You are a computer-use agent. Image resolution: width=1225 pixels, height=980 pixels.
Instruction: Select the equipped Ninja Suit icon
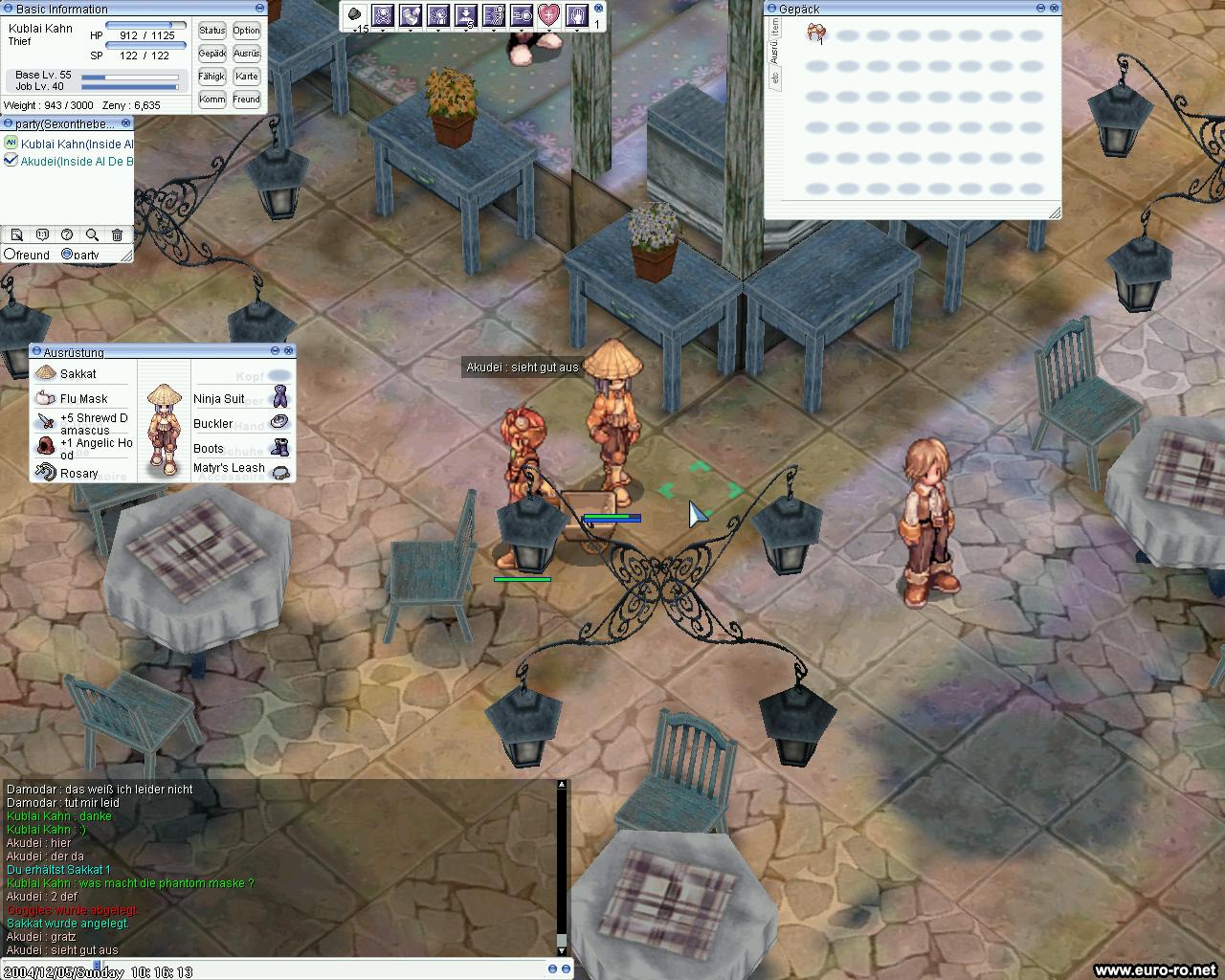[x=279, y=397]
